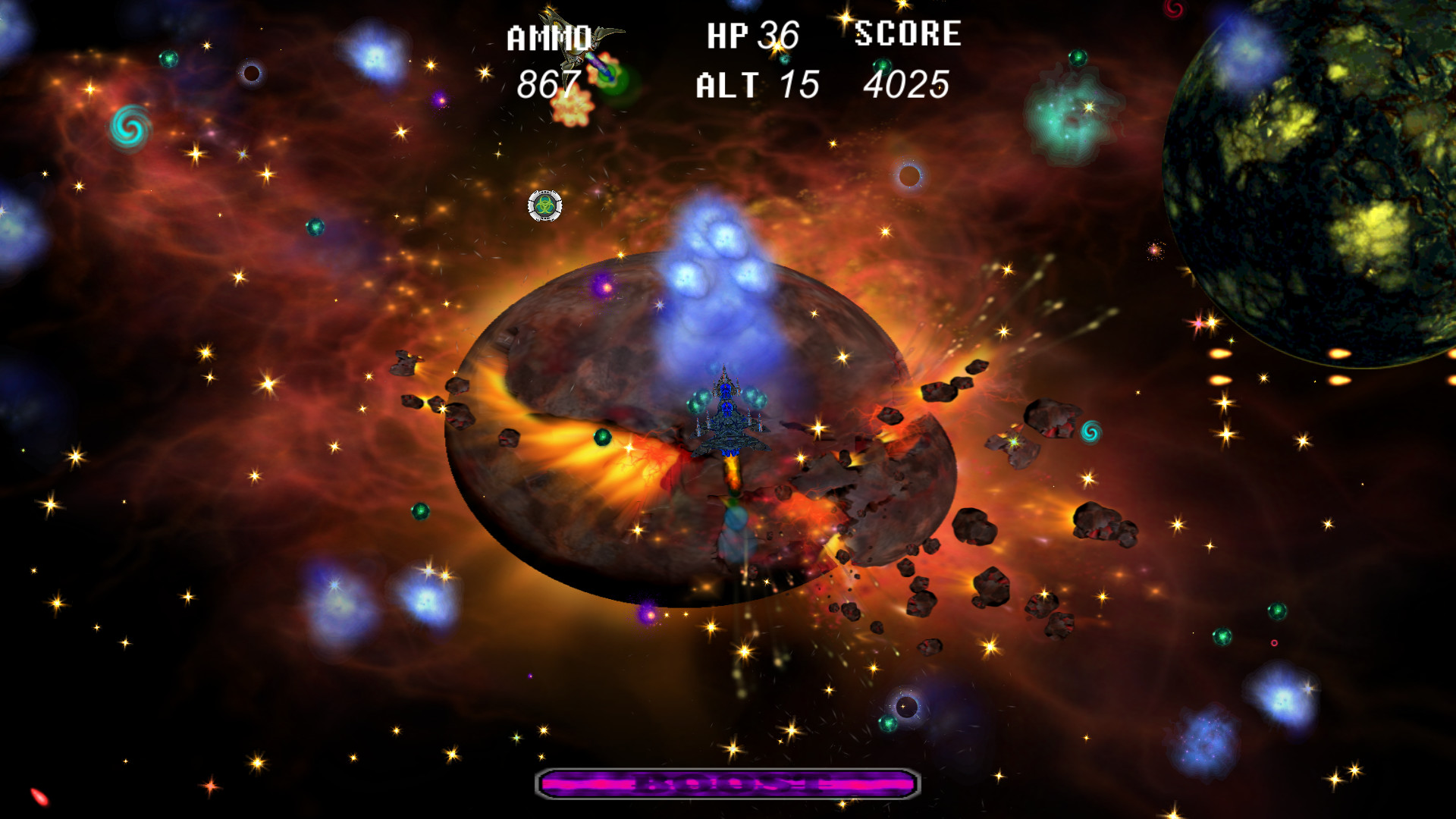Click the purple orb above the exploding planet
This screenshot has width=1456, height=819.
point(604,287)
